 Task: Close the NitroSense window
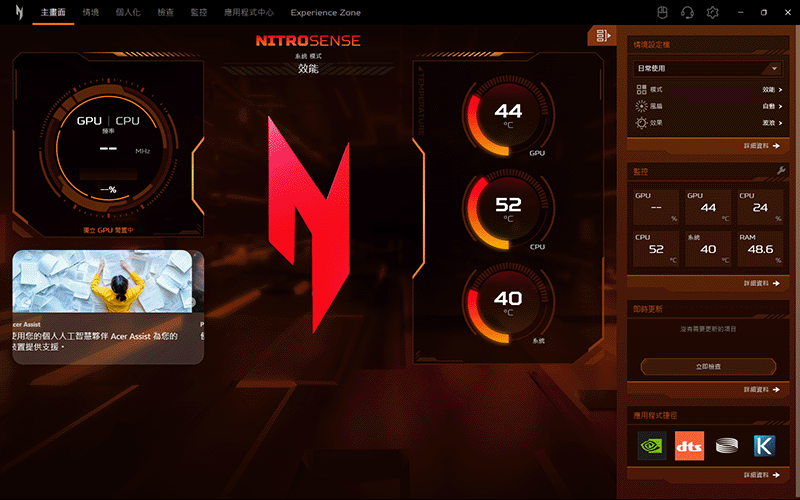coord(787,12)
